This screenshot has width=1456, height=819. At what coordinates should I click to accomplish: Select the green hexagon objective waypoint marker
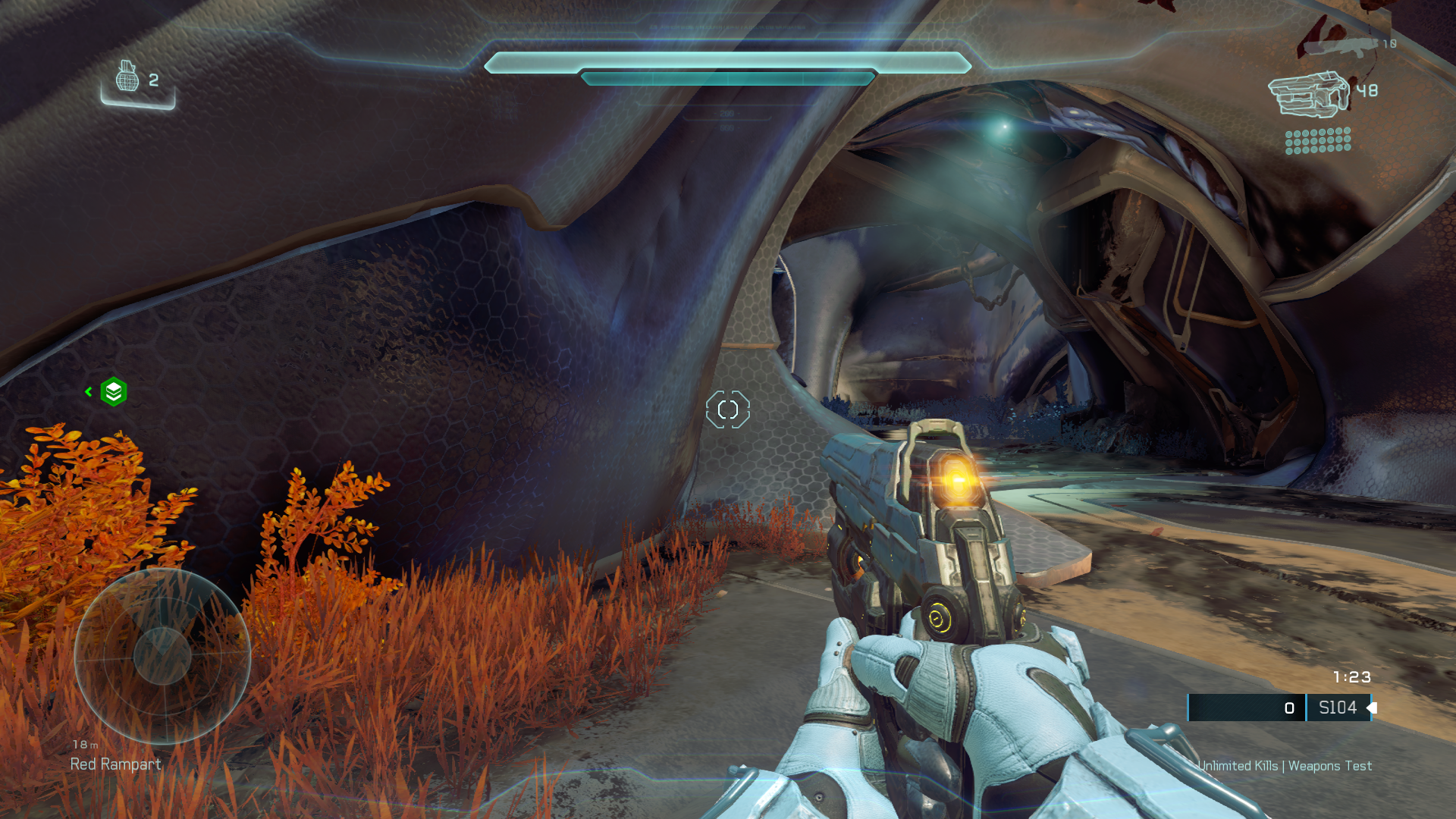pos(114,391)
